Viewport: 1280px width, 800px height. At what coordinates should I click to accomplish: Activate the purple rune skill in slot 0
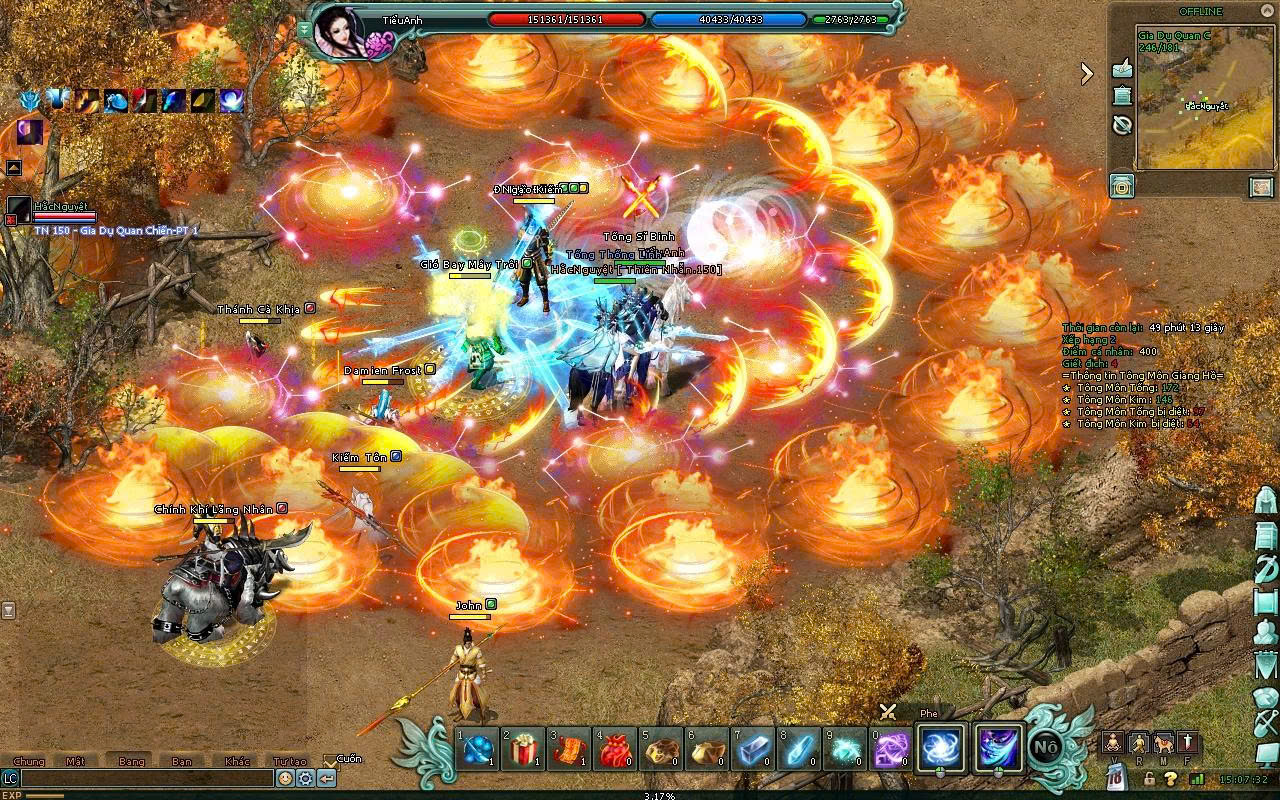tap(891, 750)
